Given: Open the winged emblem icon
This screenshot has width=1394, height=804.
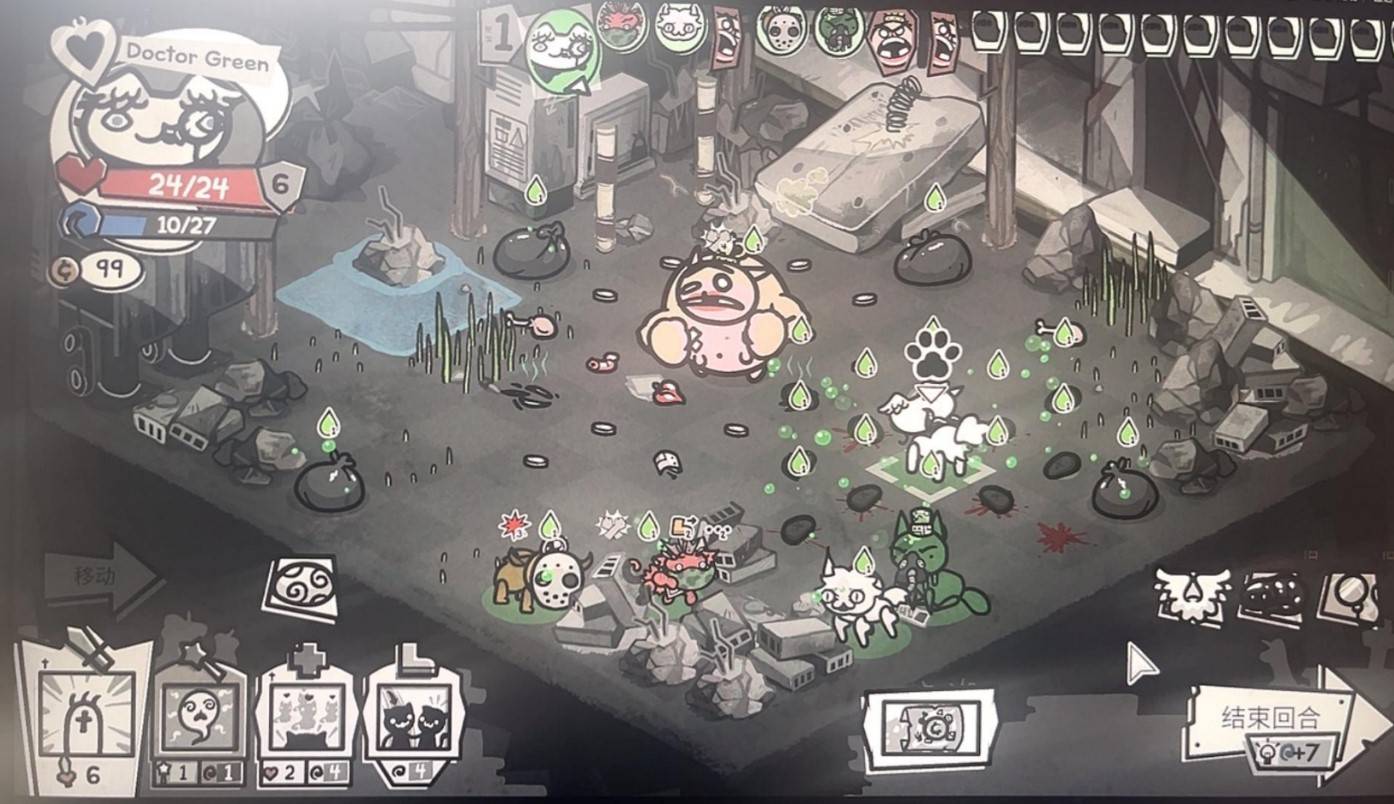Looking at the screenshot, I should tap(1191, 596).
